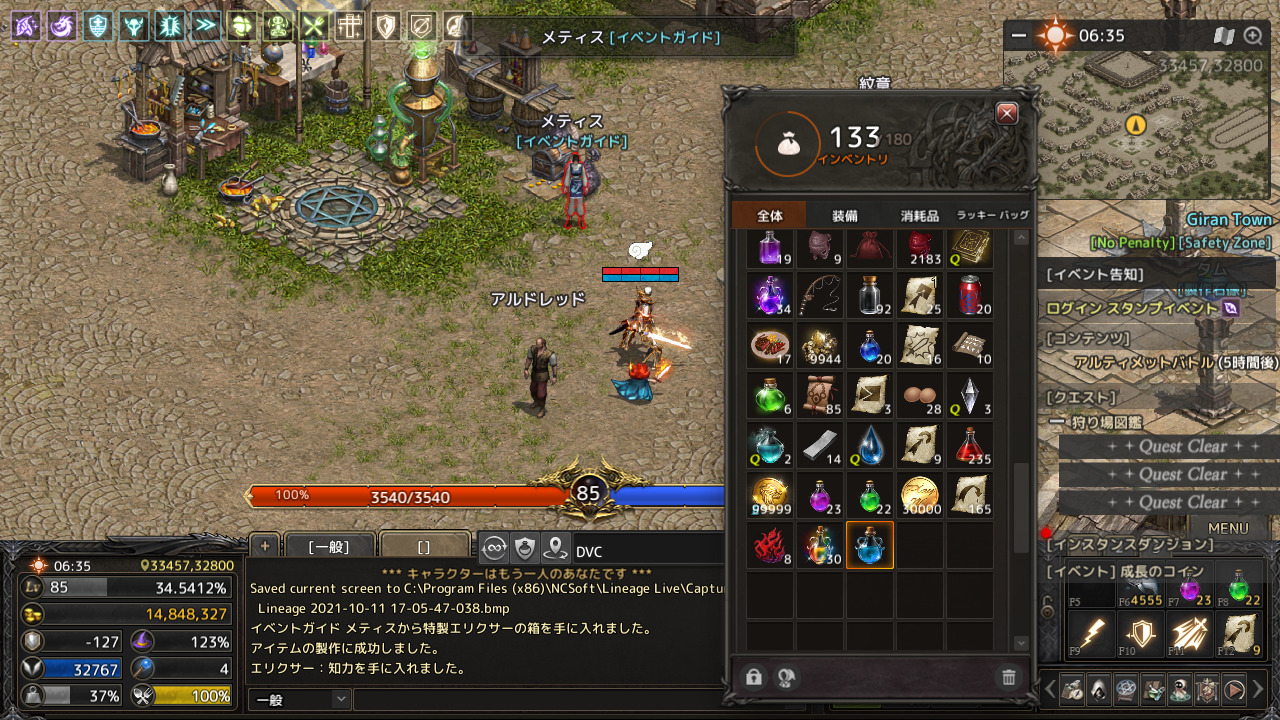1280x720 pixels.
Task: Select the red soda can with count 20
Action: (x=969, y=295)
